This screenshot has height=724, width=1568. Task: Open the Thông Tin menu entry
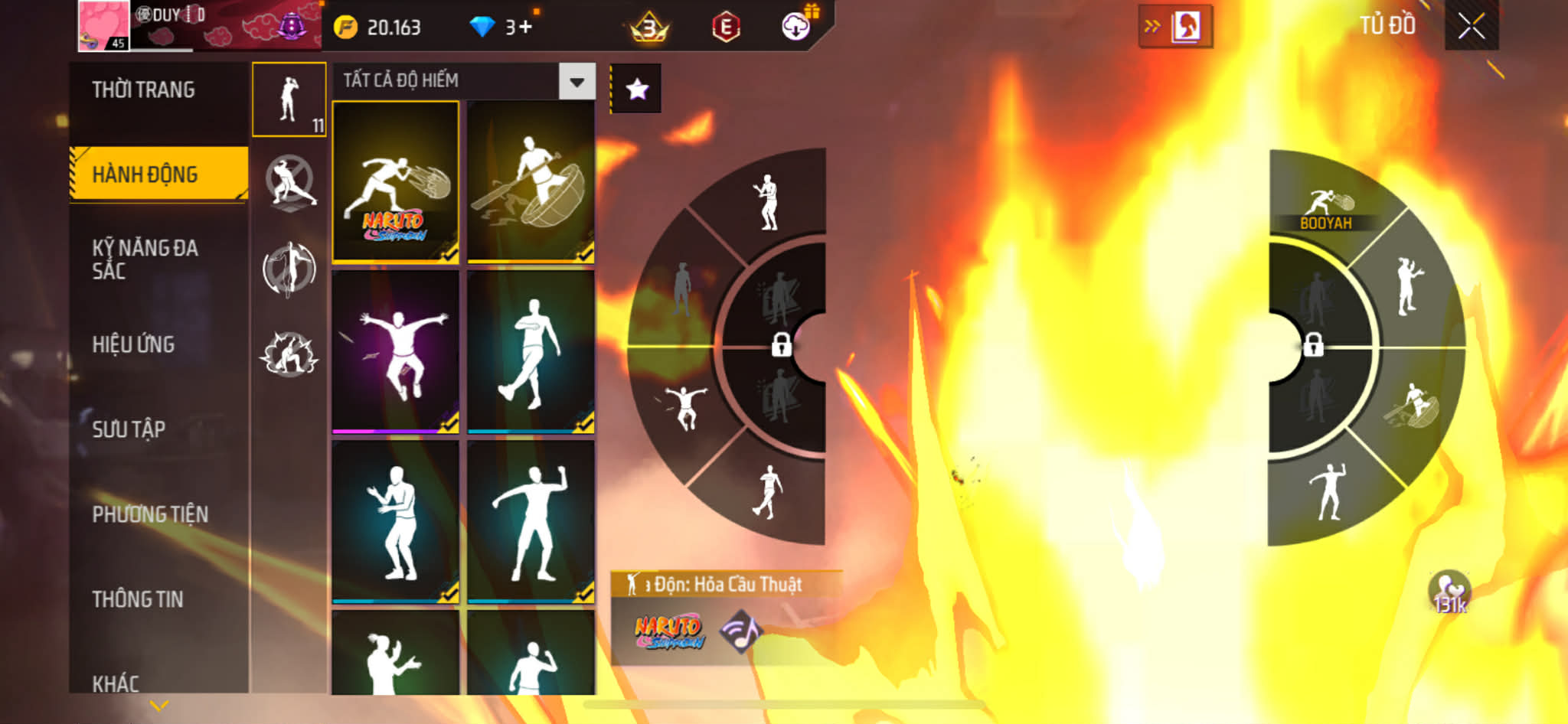coord(138,599)
